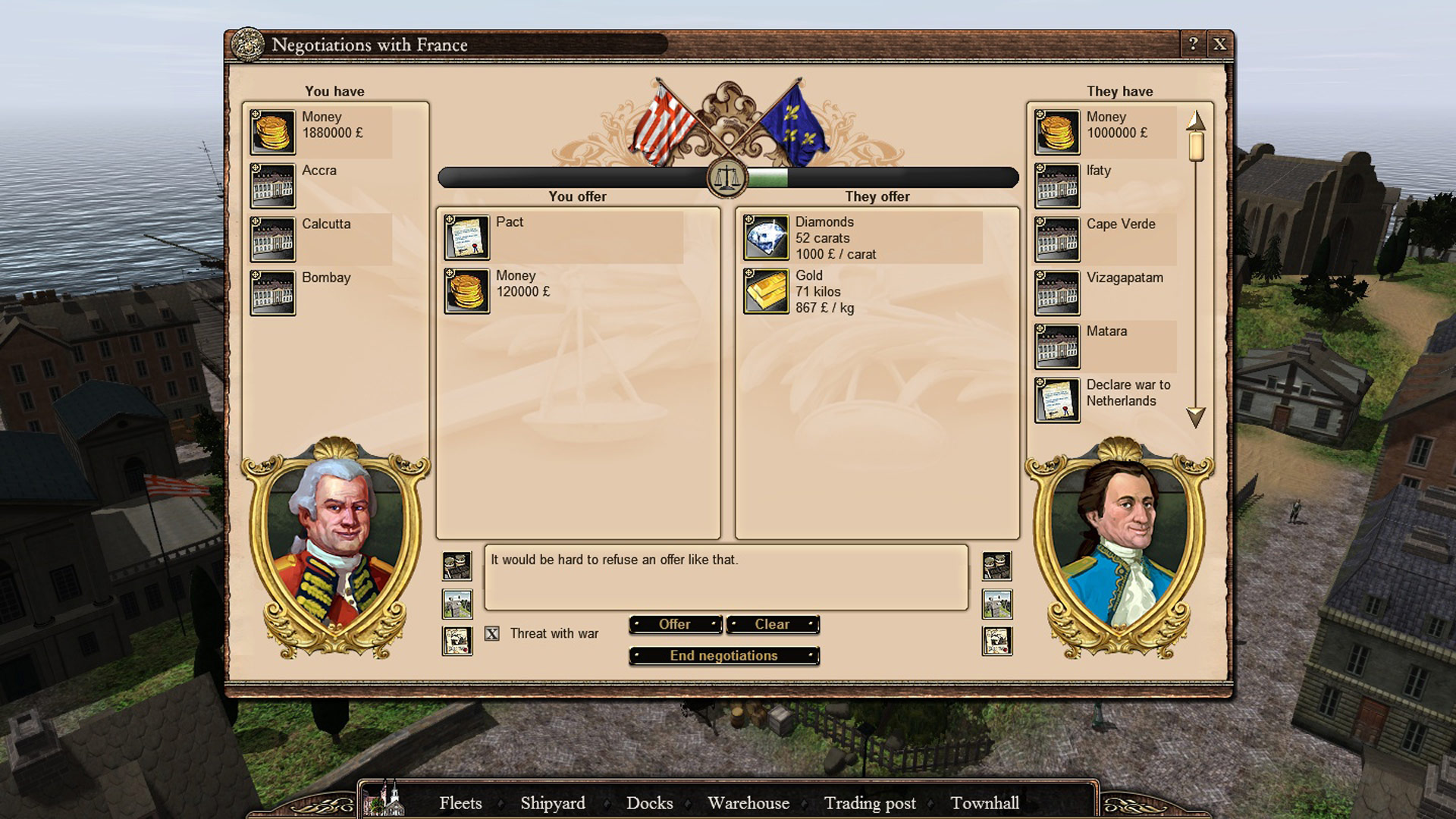Screen dimensions: 1456x819
Task: Expand the Money offer using its plus marker
Action: click(x=450, y=273)
